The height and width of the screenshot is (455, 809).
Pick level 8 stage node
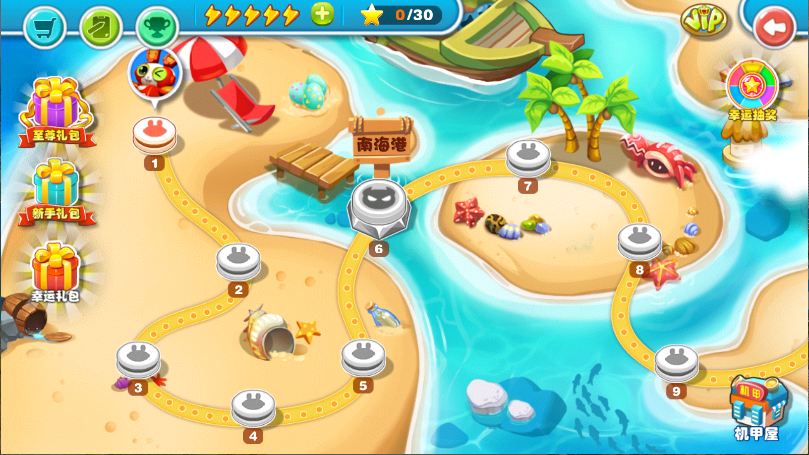coord(639,241)
